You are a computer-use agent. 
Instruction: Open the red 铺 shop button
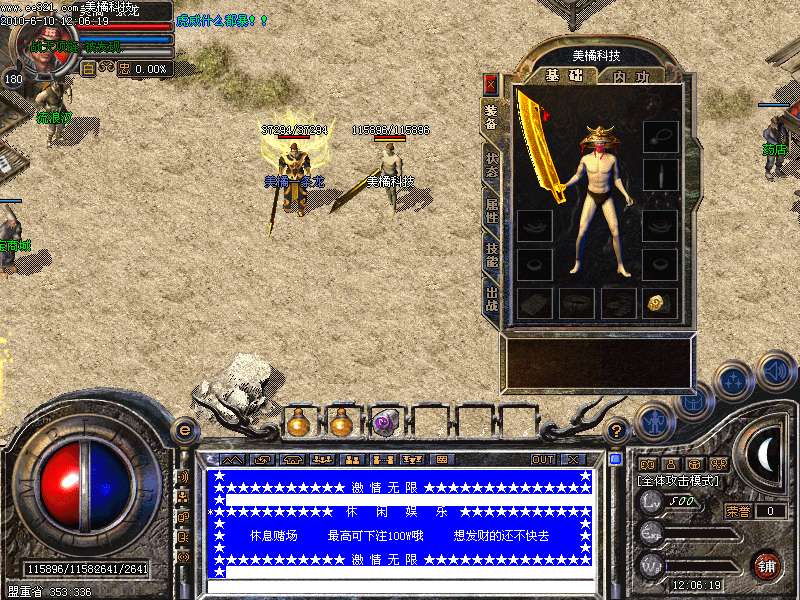coord(767,565)
